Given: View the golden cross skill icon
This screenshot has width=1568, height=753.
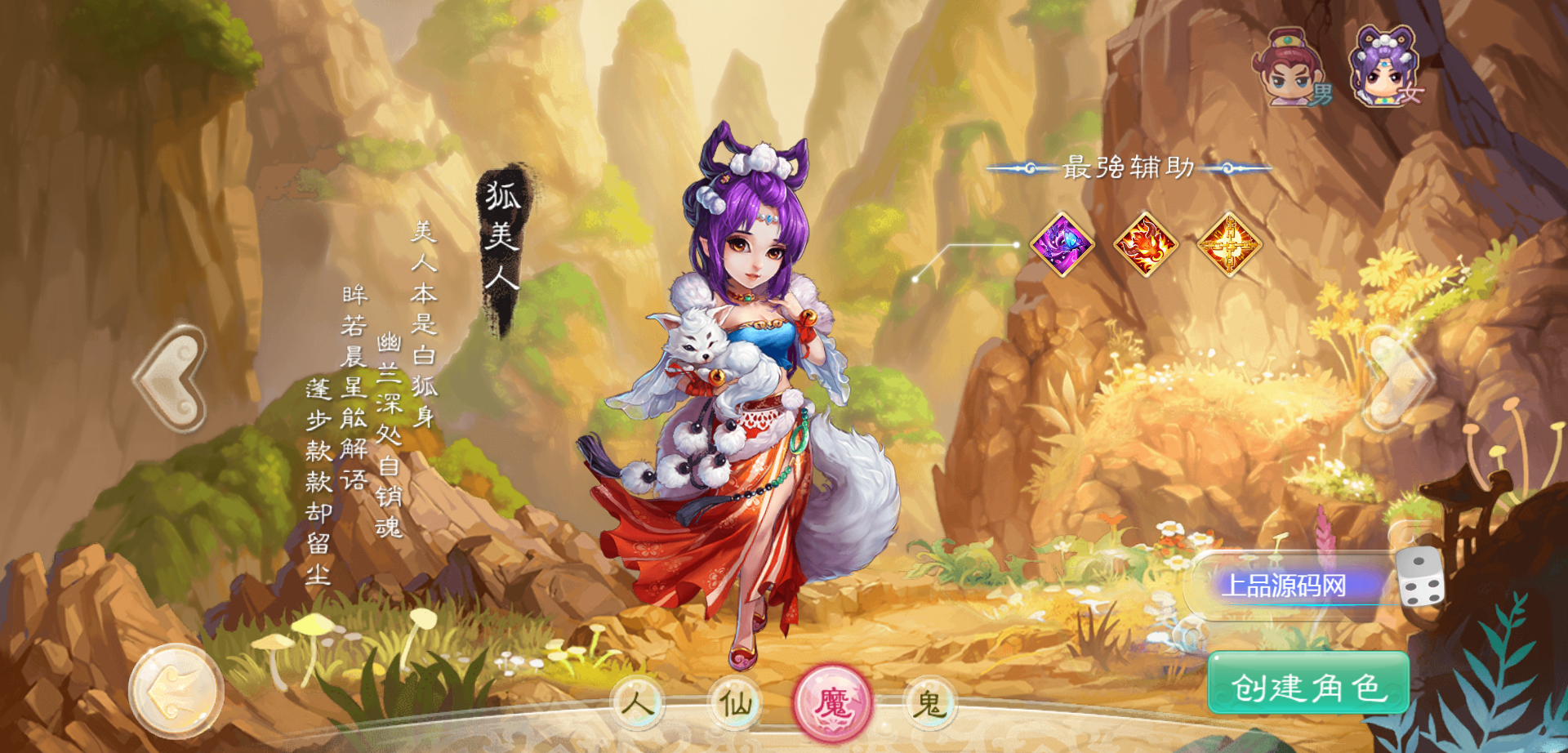Looking at the screenshot, I should [1229, 244].
